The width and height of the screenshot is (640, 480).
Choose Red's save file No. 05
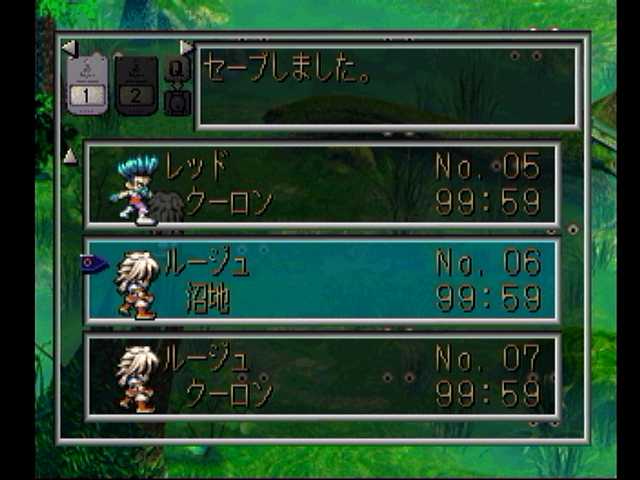point(322,185)
